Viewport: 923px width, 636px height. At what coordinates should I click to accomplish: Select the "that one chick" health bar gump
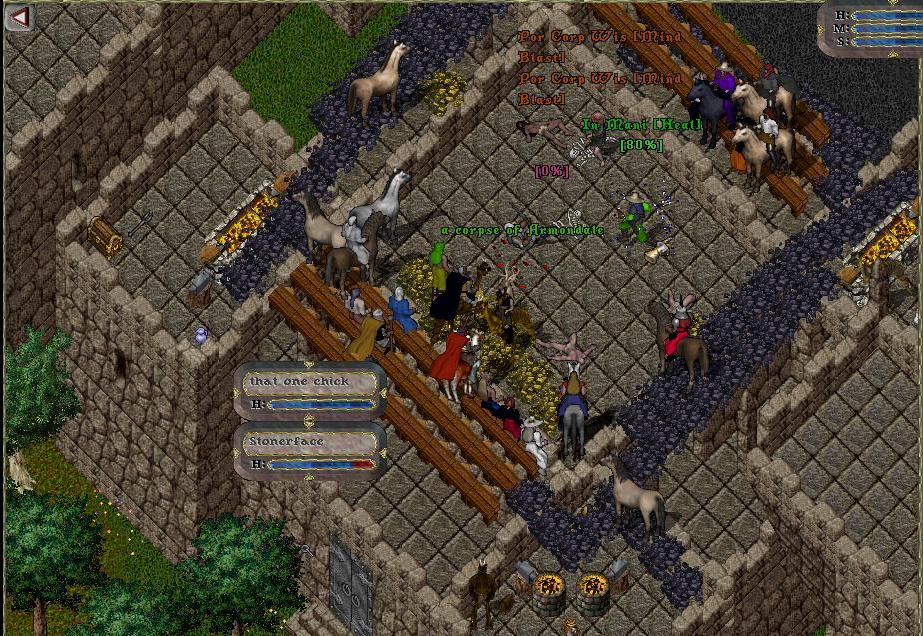pyautogui.click(x=311, y=391)
